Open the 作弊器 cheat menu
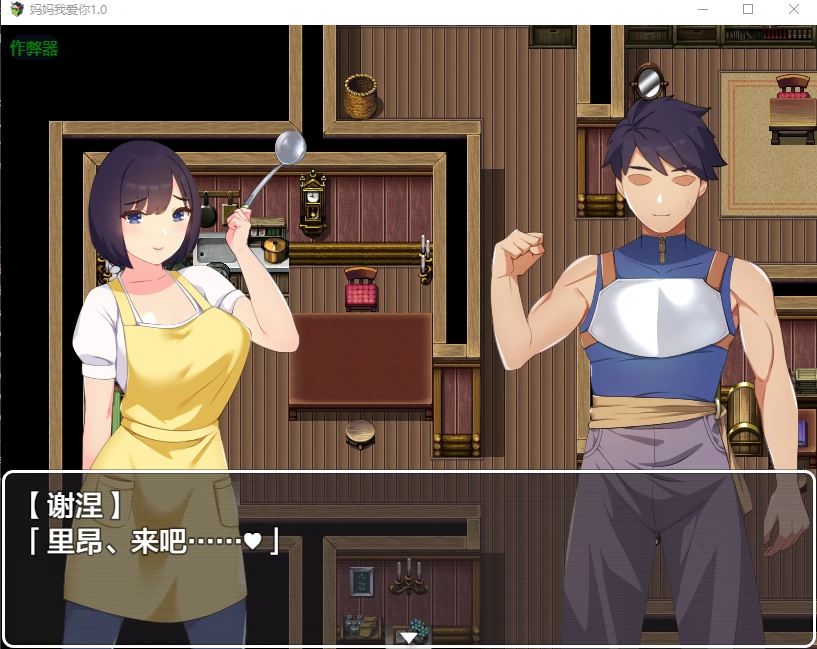The image size is (817, 649). (34, 48)
